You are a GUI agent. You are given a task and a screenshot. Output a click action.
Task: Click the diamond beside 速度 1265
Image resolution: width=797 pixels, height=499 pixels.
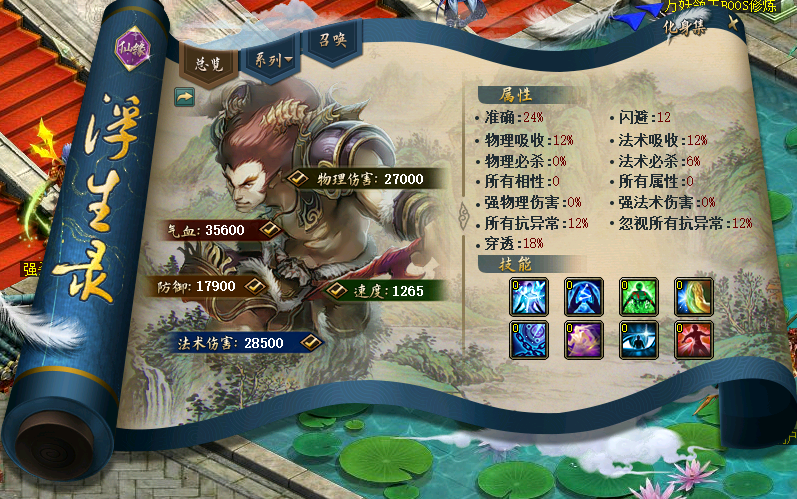339,290
